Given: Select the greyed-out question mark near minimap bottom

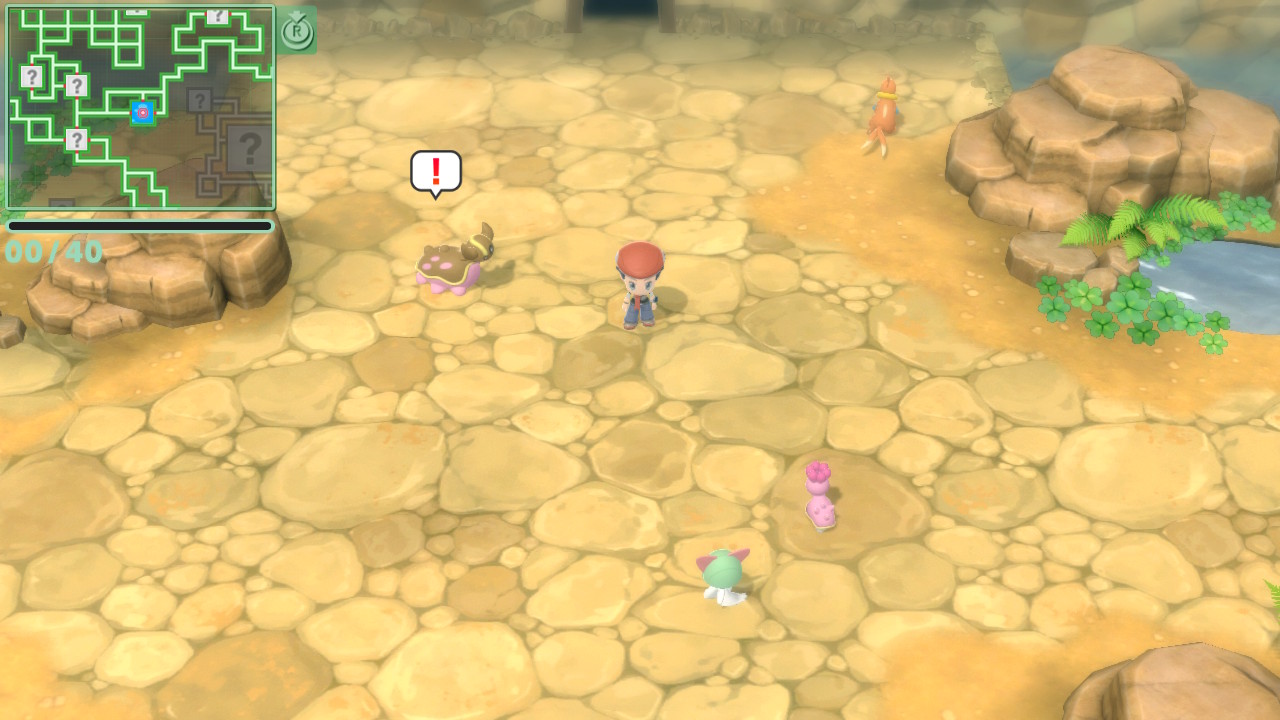Looking at the screenshot, I should pyautogui.click(x=60, y=203).
